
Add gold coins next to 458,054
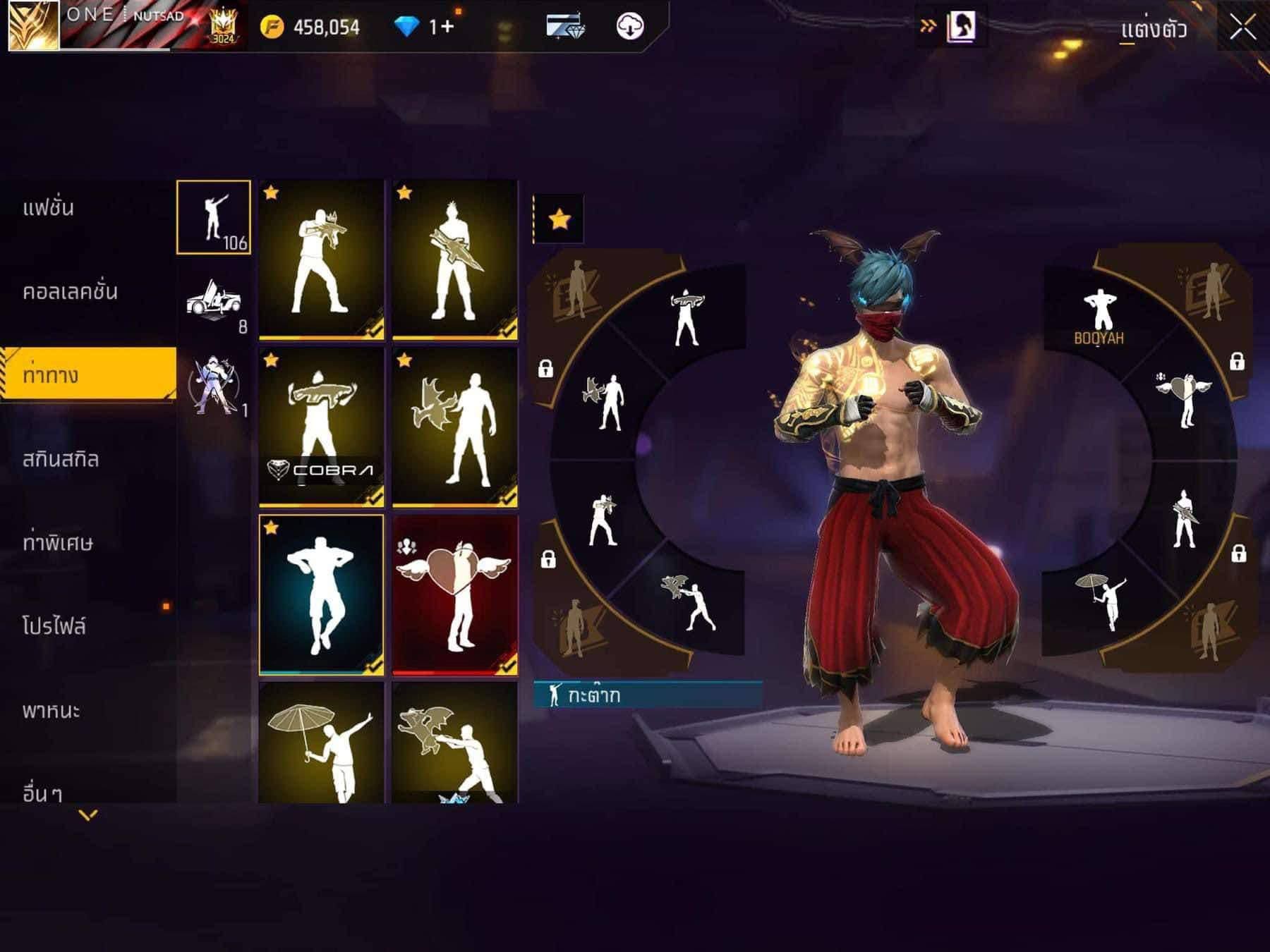[272, 28]
